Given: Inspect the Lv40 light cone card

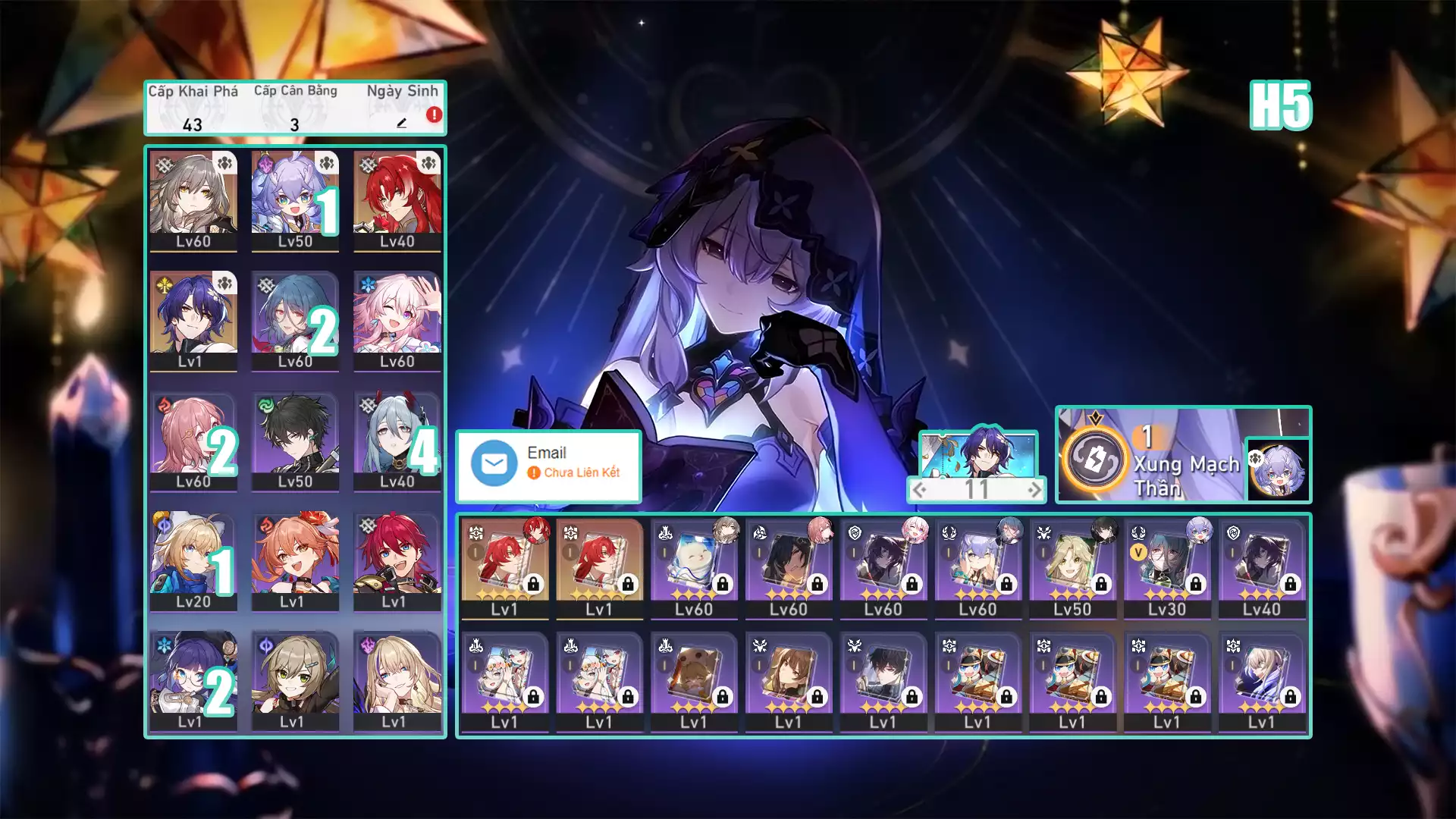Looking at the screenshot, I should (x=1261, y=567).
